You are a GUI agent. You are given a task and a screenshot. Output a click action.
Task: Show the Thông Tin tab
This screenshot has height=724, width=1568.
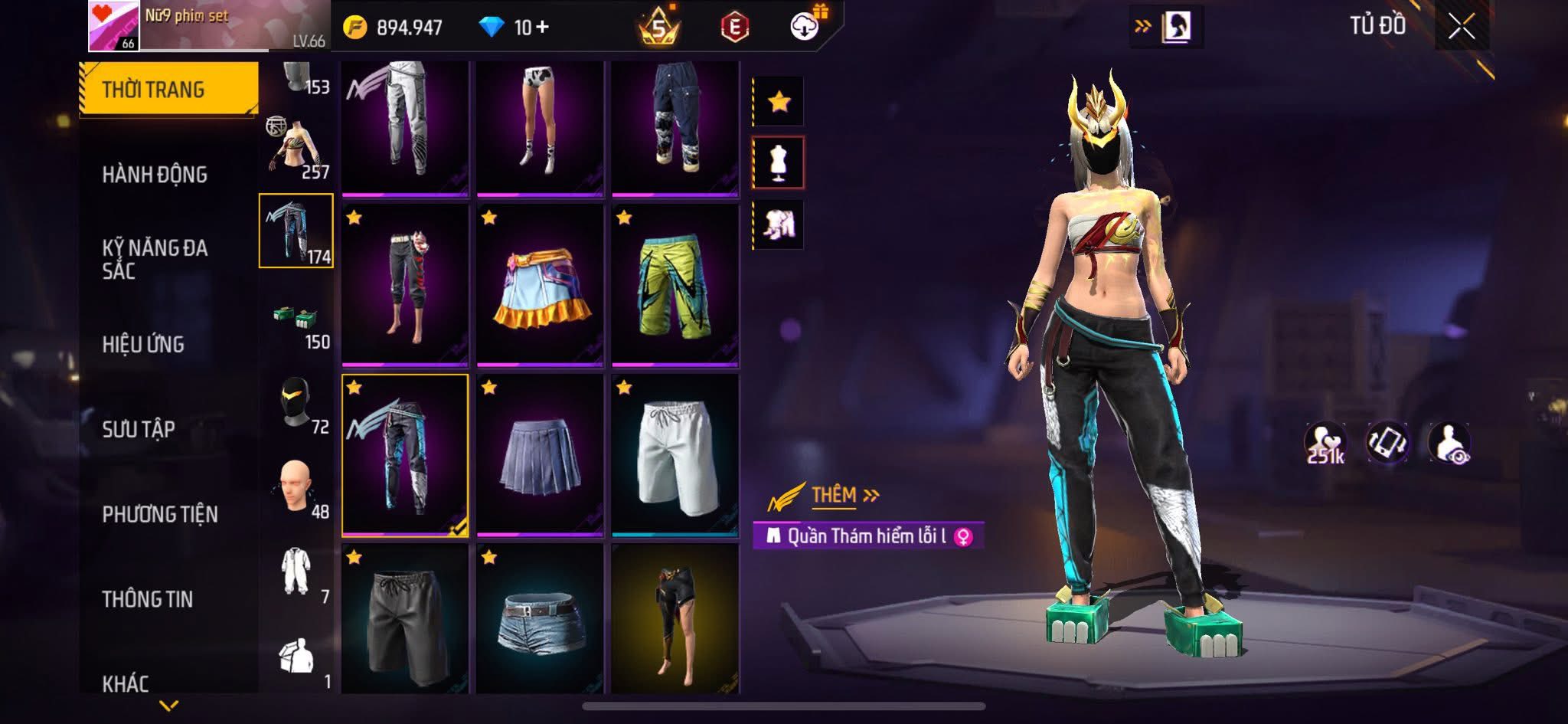coord(148,599)
